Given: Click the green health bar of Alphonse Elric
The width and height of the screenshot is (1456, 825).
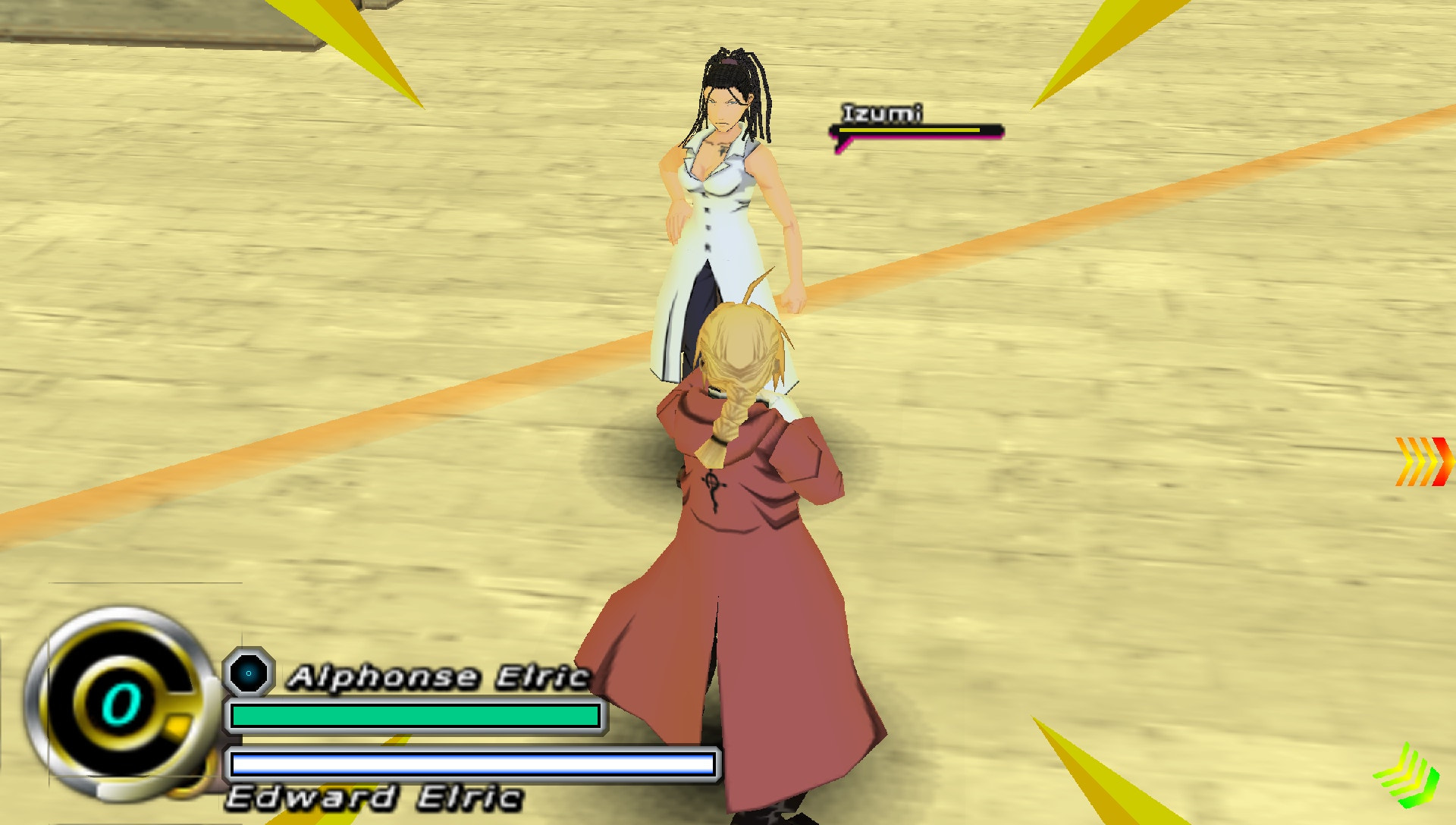Looking at the screenshot, I should [x=416, y=714].
